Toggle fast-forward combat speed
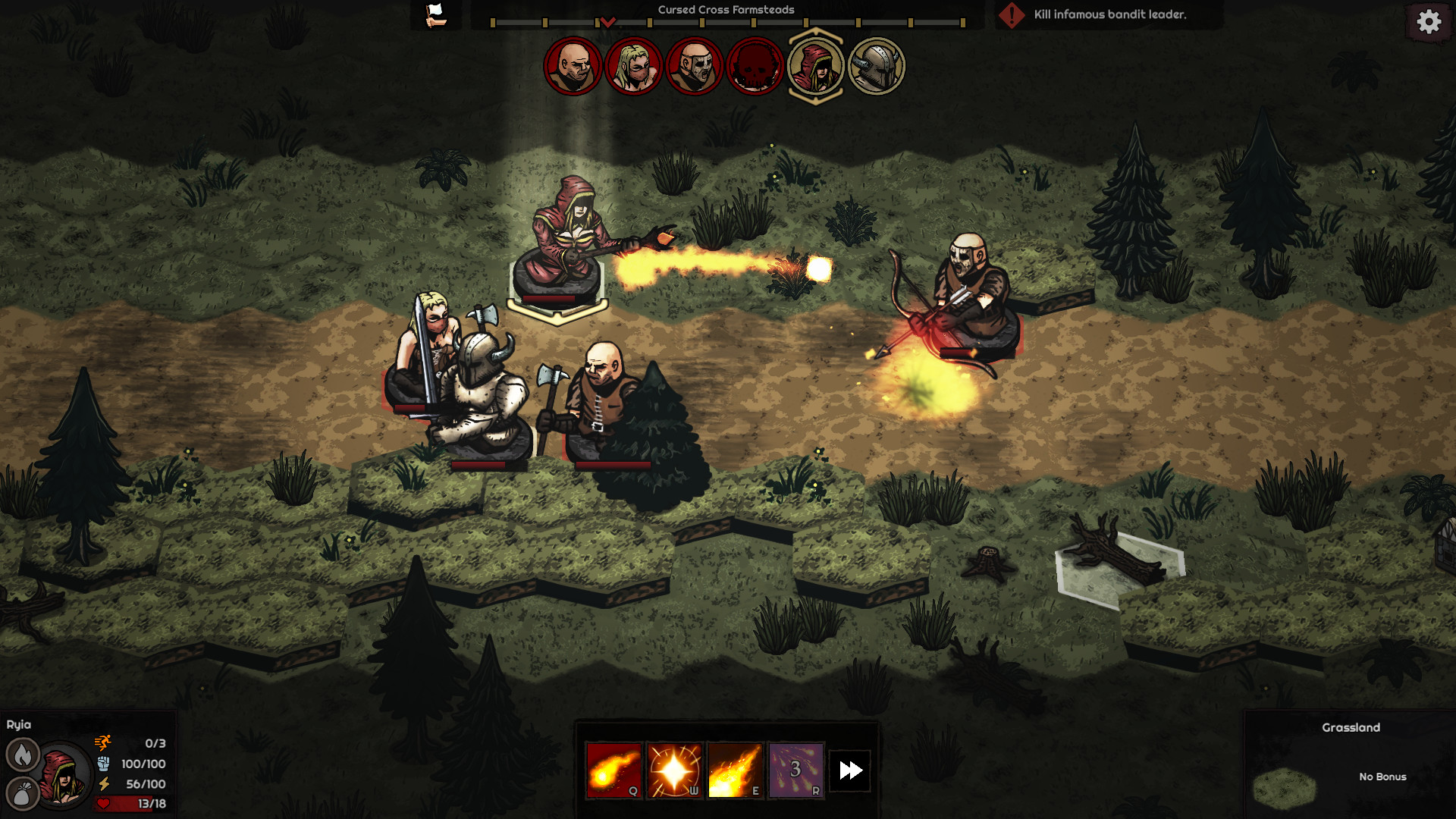 point(850,769)
